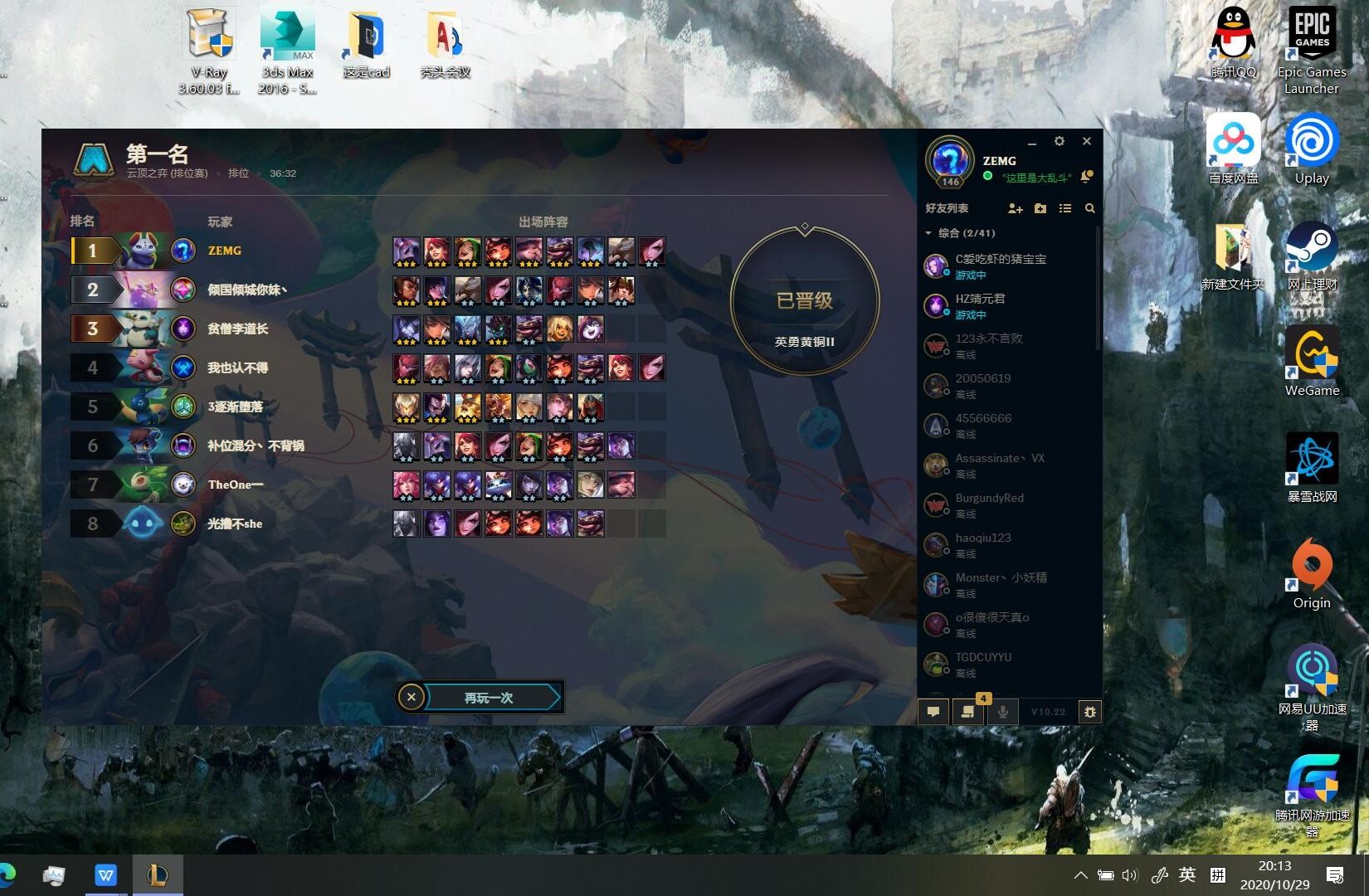The width and height of the screenshot is (1369, 896).
Task: Open the ZEMG profile avatar
Action: [x=949, y=160]
